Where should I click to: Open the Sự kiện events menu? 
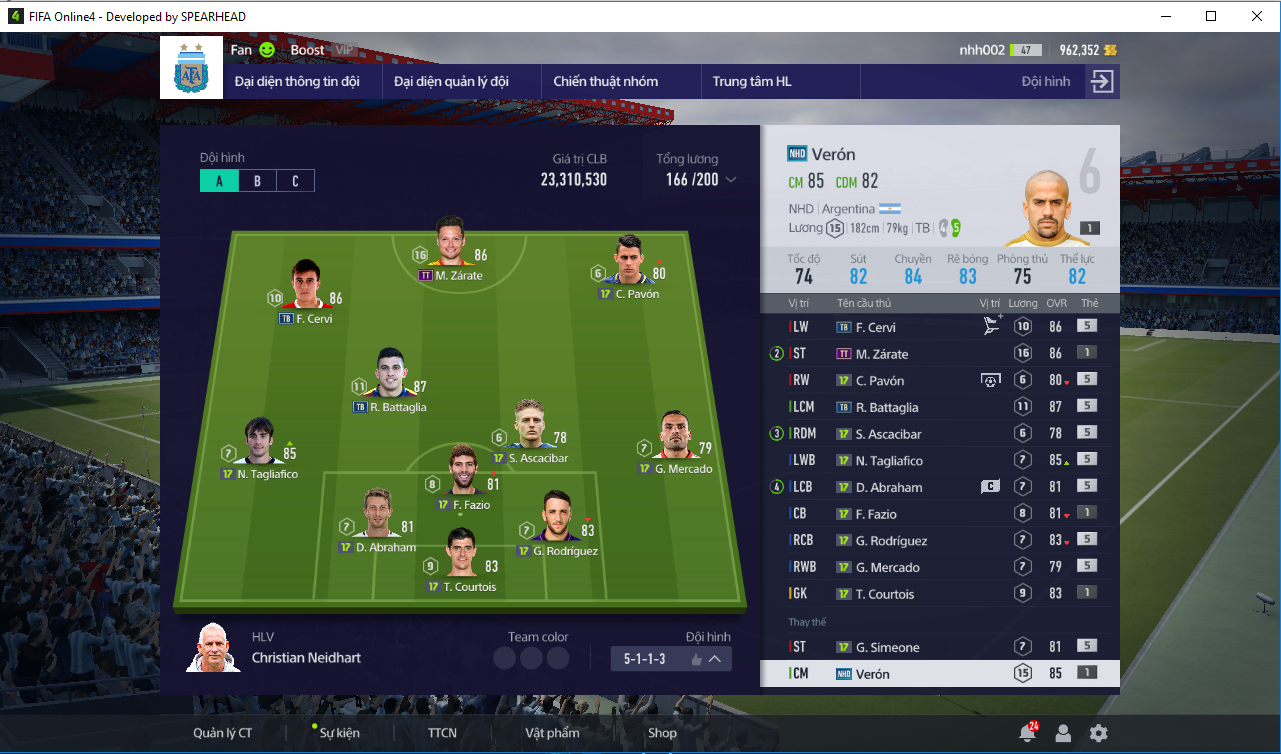340,733
